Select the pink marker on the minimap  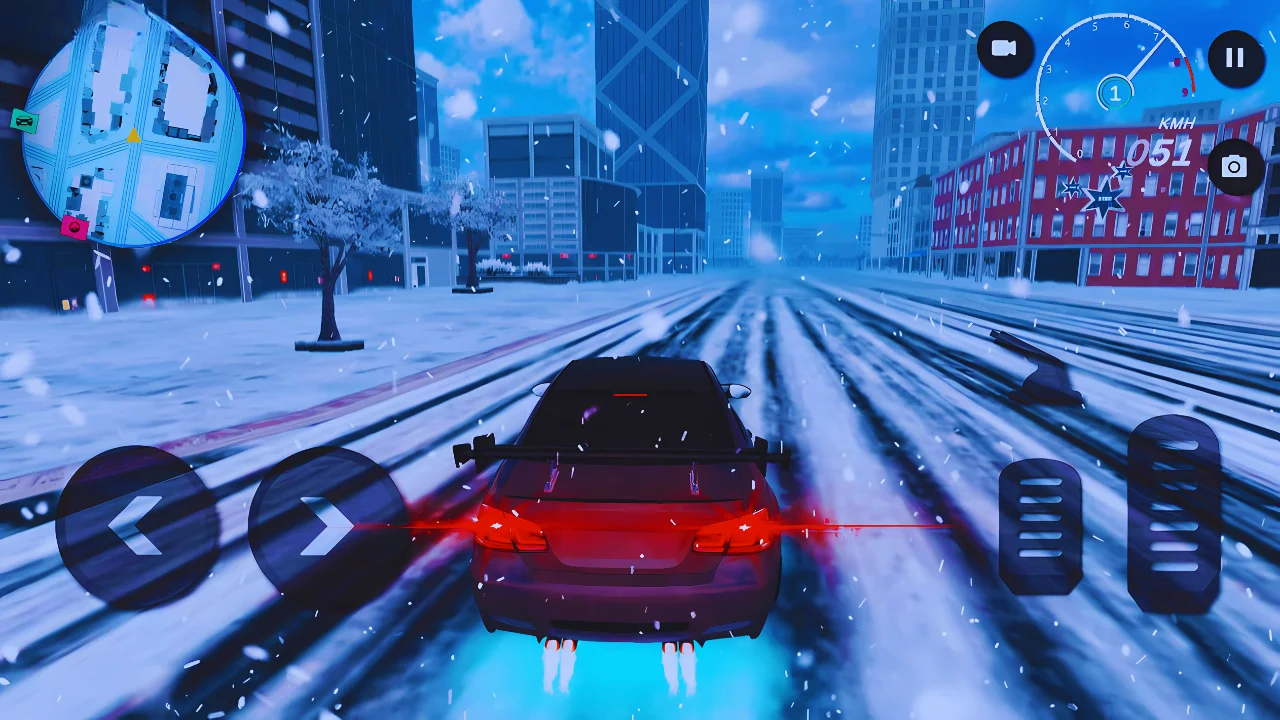coord(72,227)
